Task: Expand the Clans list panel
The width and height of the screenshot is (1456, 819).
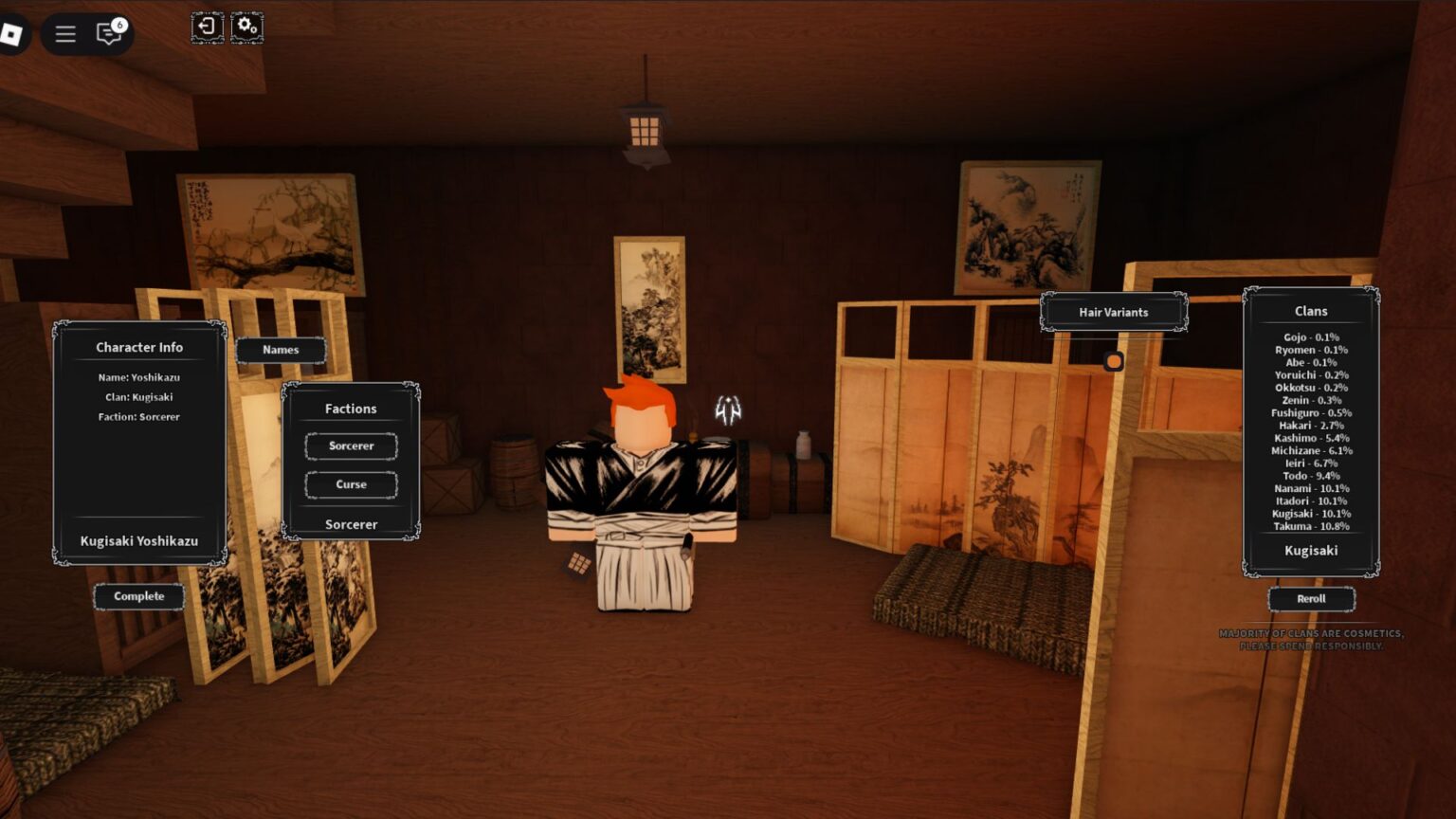Action: (1310, 311)
